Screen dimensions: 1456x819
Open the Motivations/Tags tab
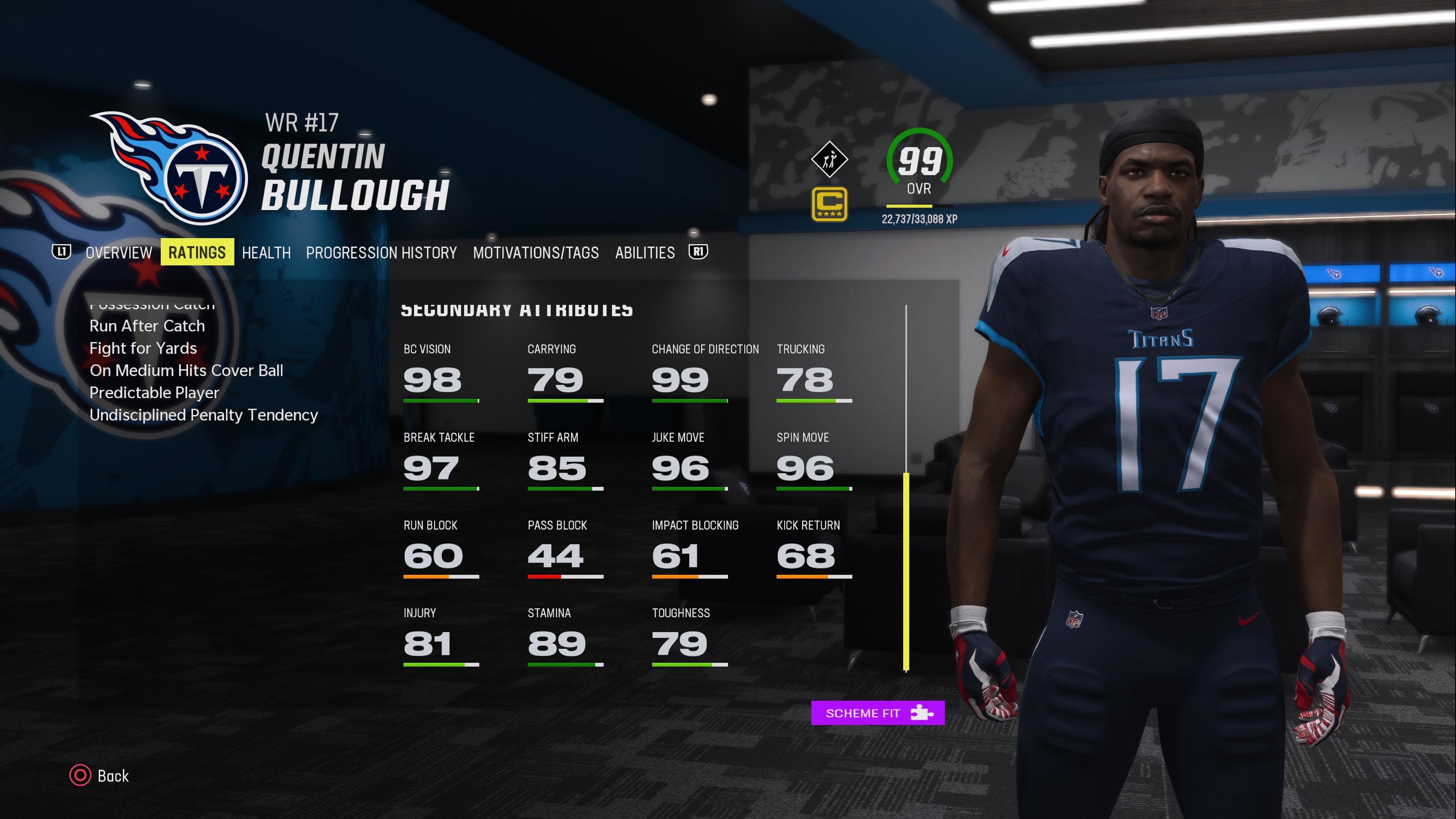point(536,253)
